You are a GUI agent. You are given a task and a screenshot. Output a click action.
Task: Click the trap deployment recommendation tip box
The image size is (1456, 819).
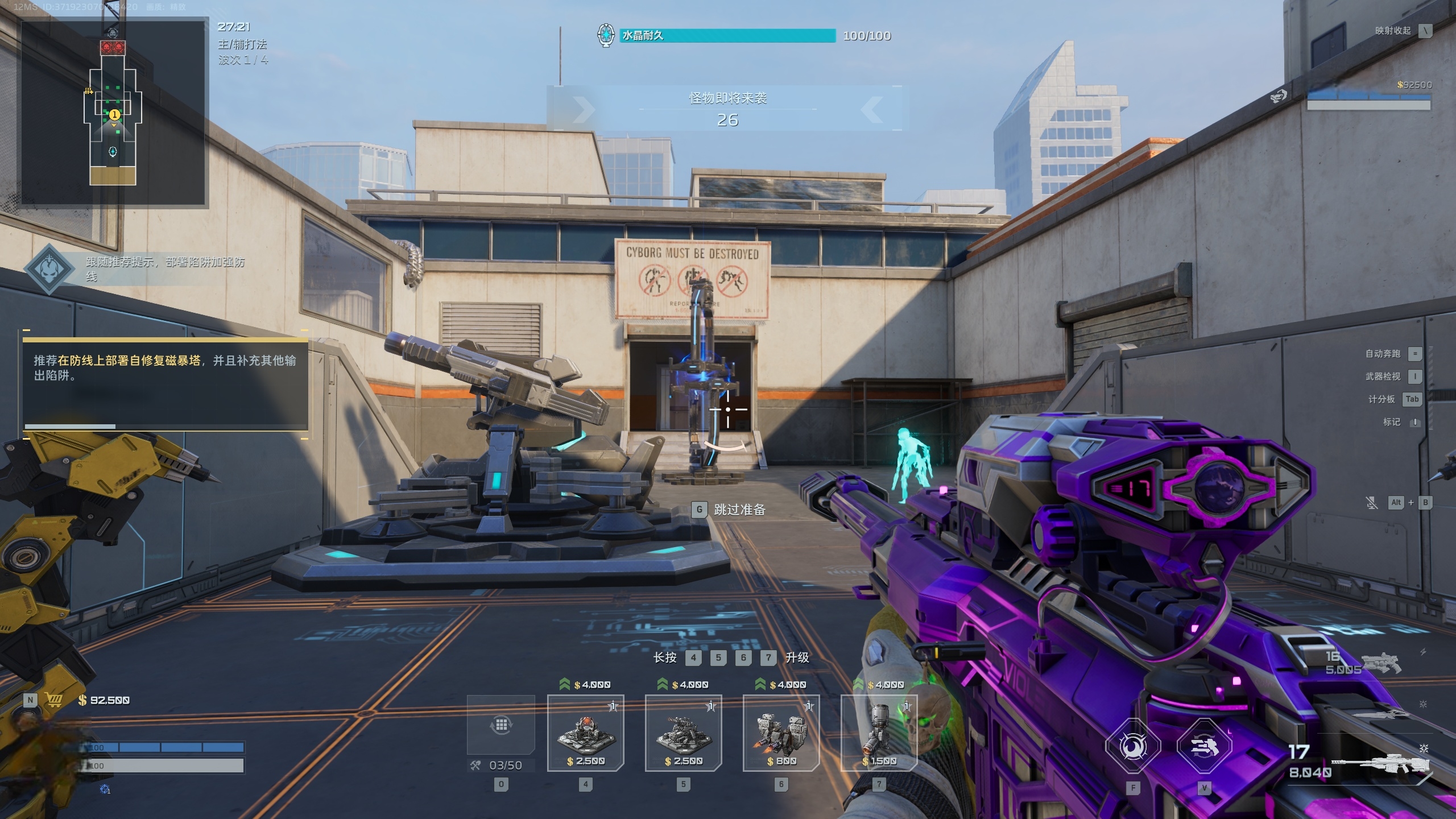(165, 380)
